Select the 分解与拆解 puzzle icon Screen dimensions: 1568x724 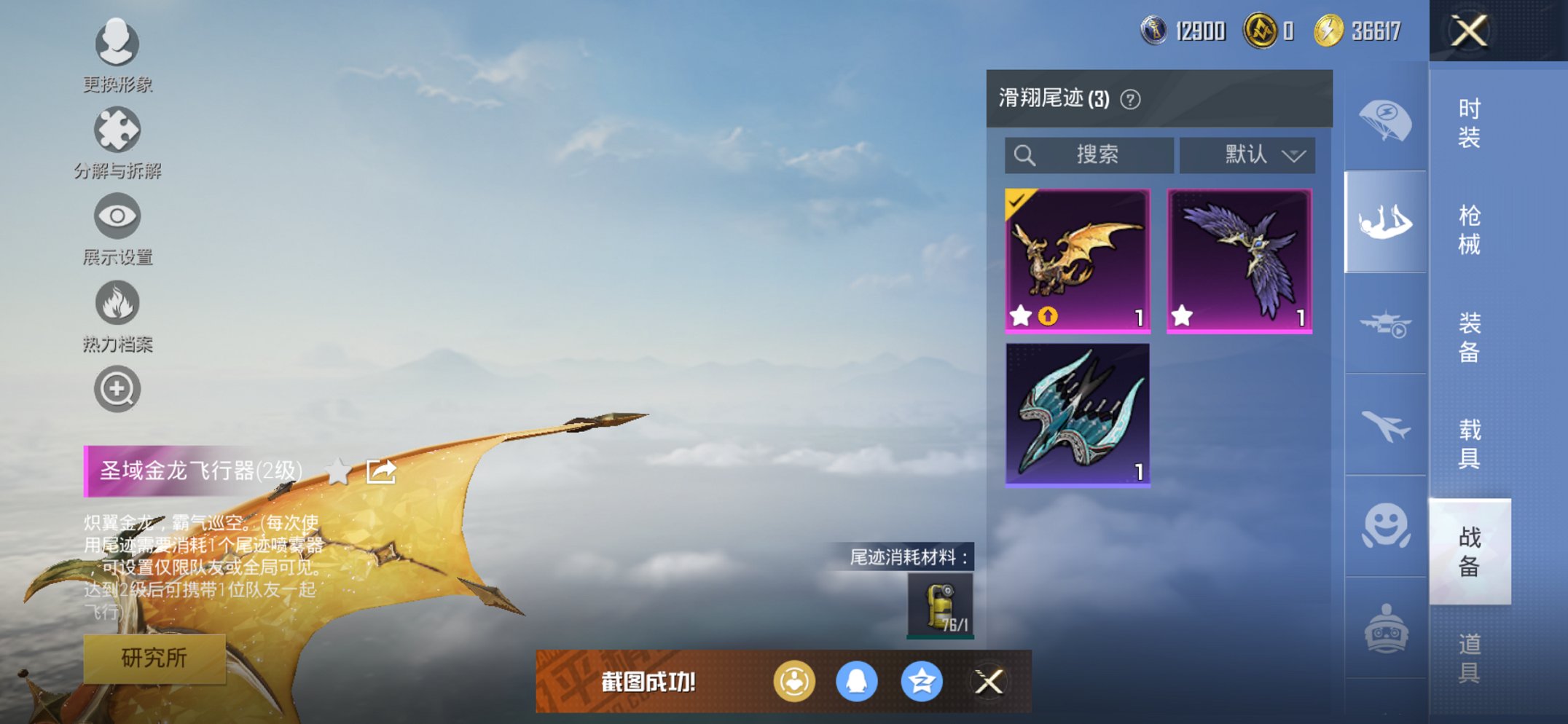click(x=119, y=133)
